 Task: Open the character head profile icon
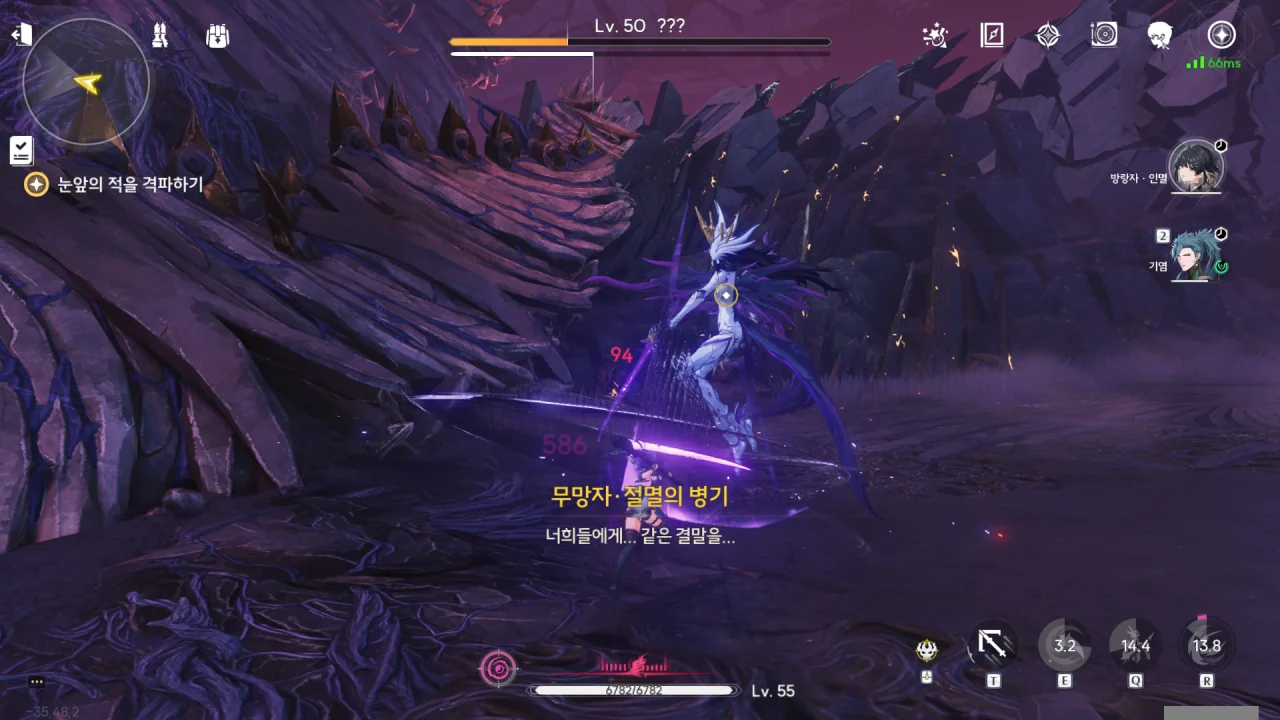(1160, 36)
